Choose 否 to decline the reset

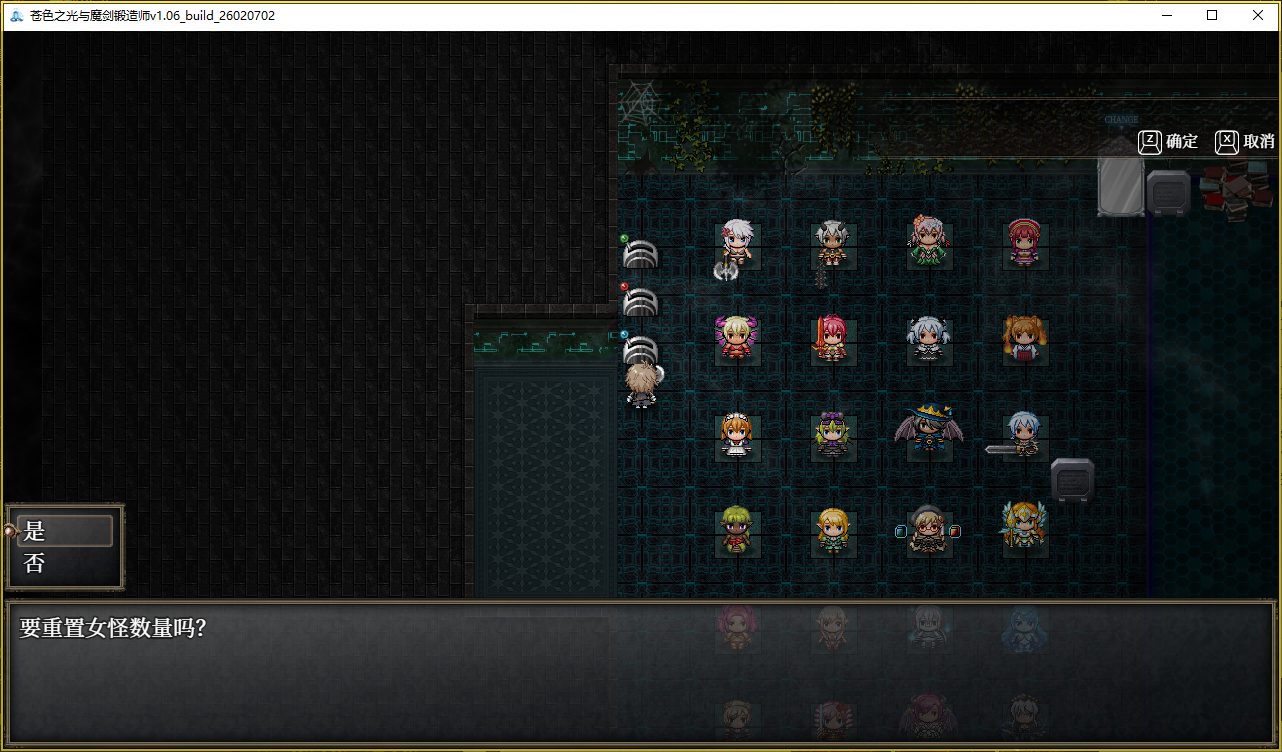tap(64, 563)
